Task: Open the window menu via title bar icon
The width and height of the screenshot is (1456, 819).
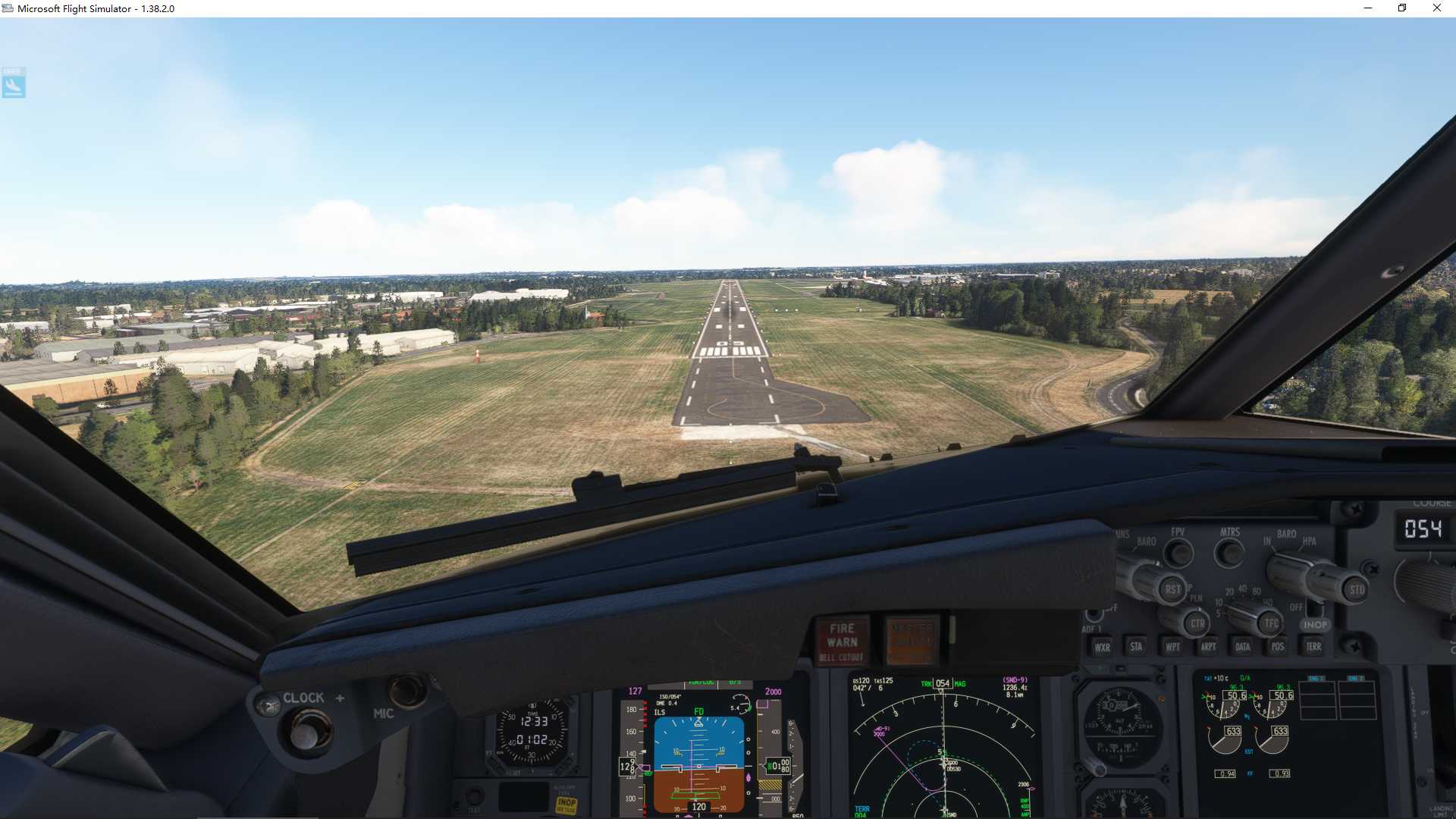Action: click(8, 8)
